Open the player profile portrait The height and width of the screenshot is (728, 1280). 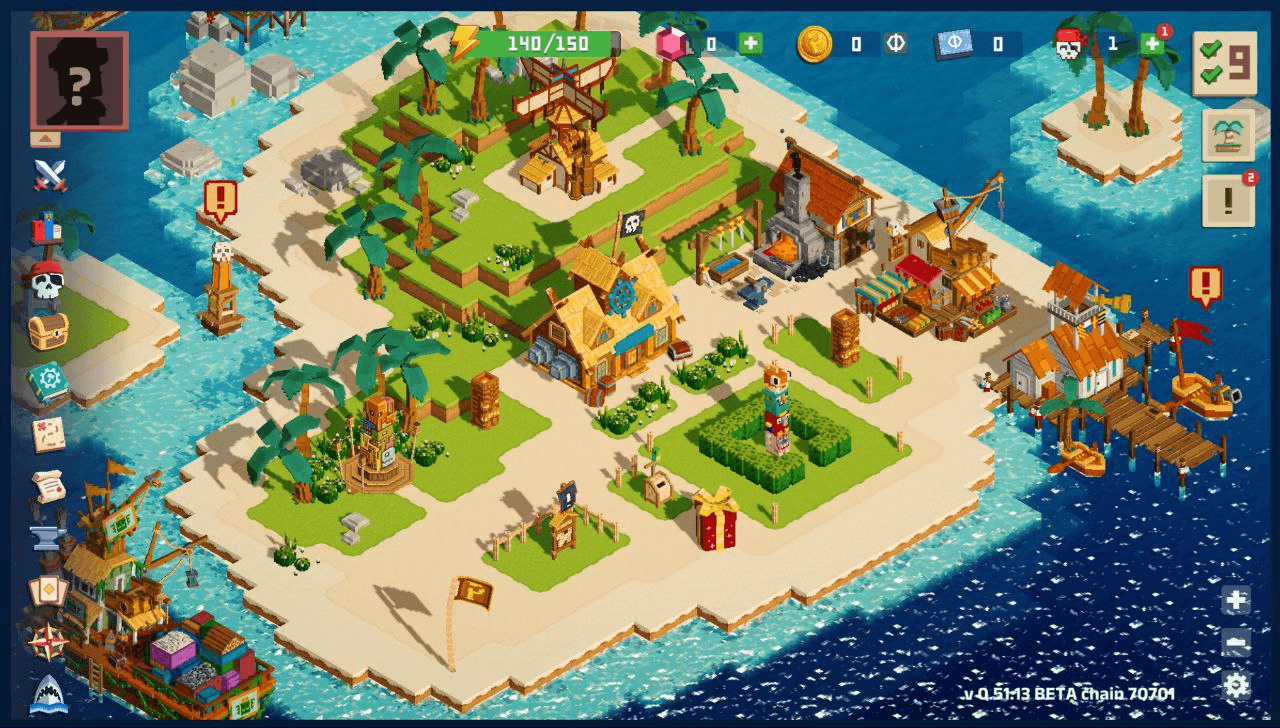[79, 80]
